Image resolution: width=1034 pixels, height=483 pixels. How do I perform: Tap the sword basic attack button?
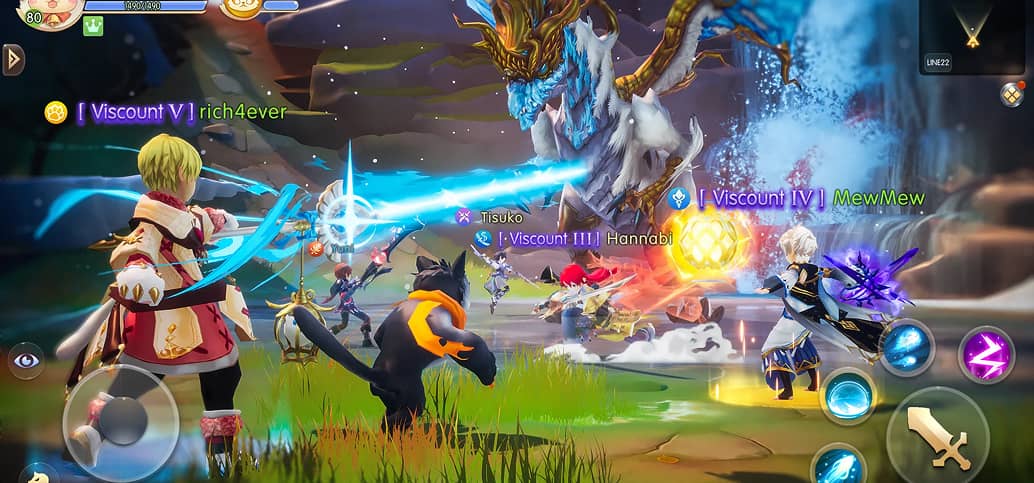pos(937,436)
